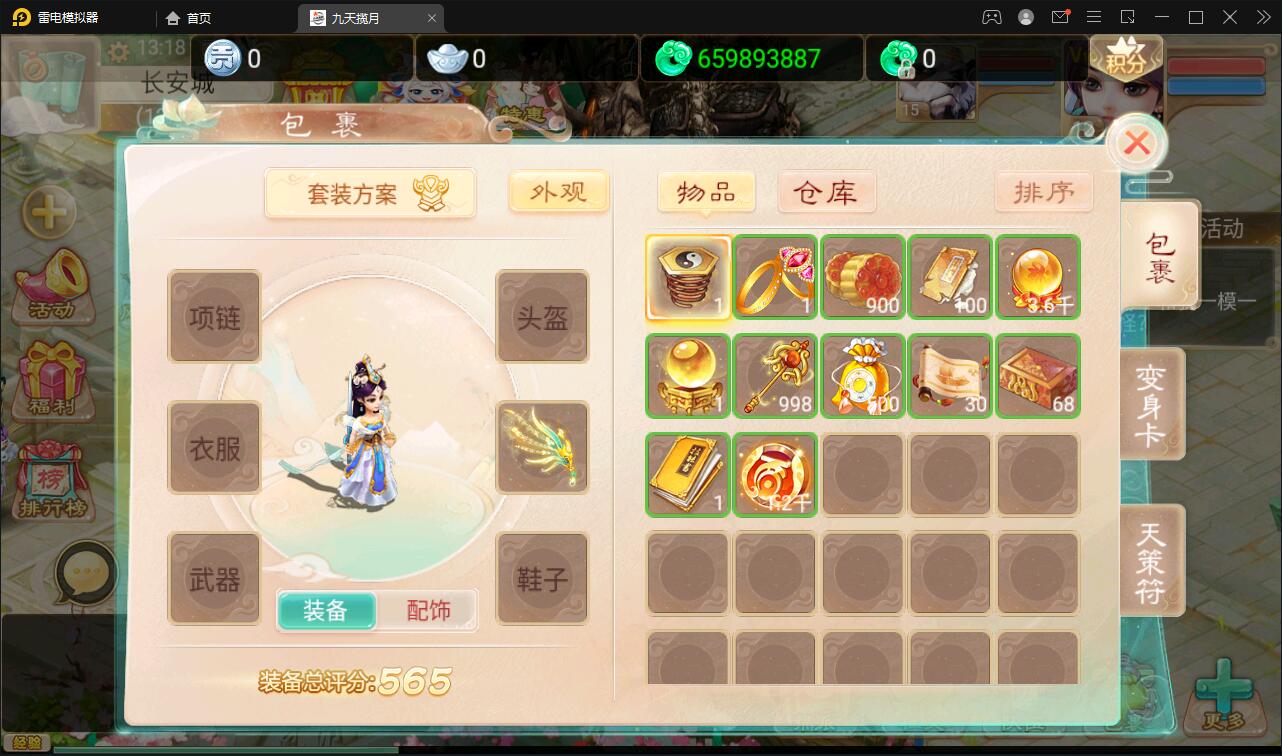Viewport: 1282px width, 756px height.
Task: Select the gold ring item in the bag
Action: coord(775,276)
